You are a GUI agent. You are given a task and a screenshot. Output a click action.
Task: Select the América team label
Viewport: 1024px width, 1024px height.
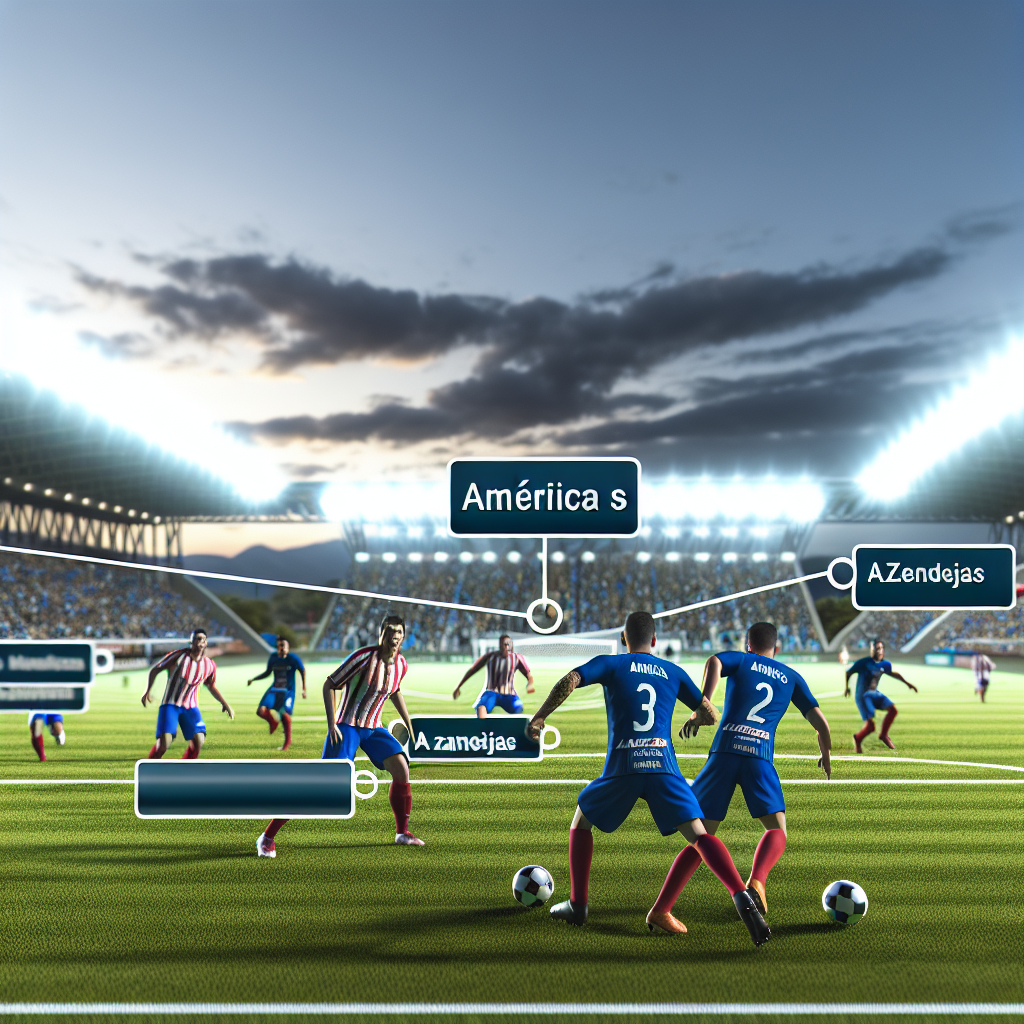click(544, 497)
